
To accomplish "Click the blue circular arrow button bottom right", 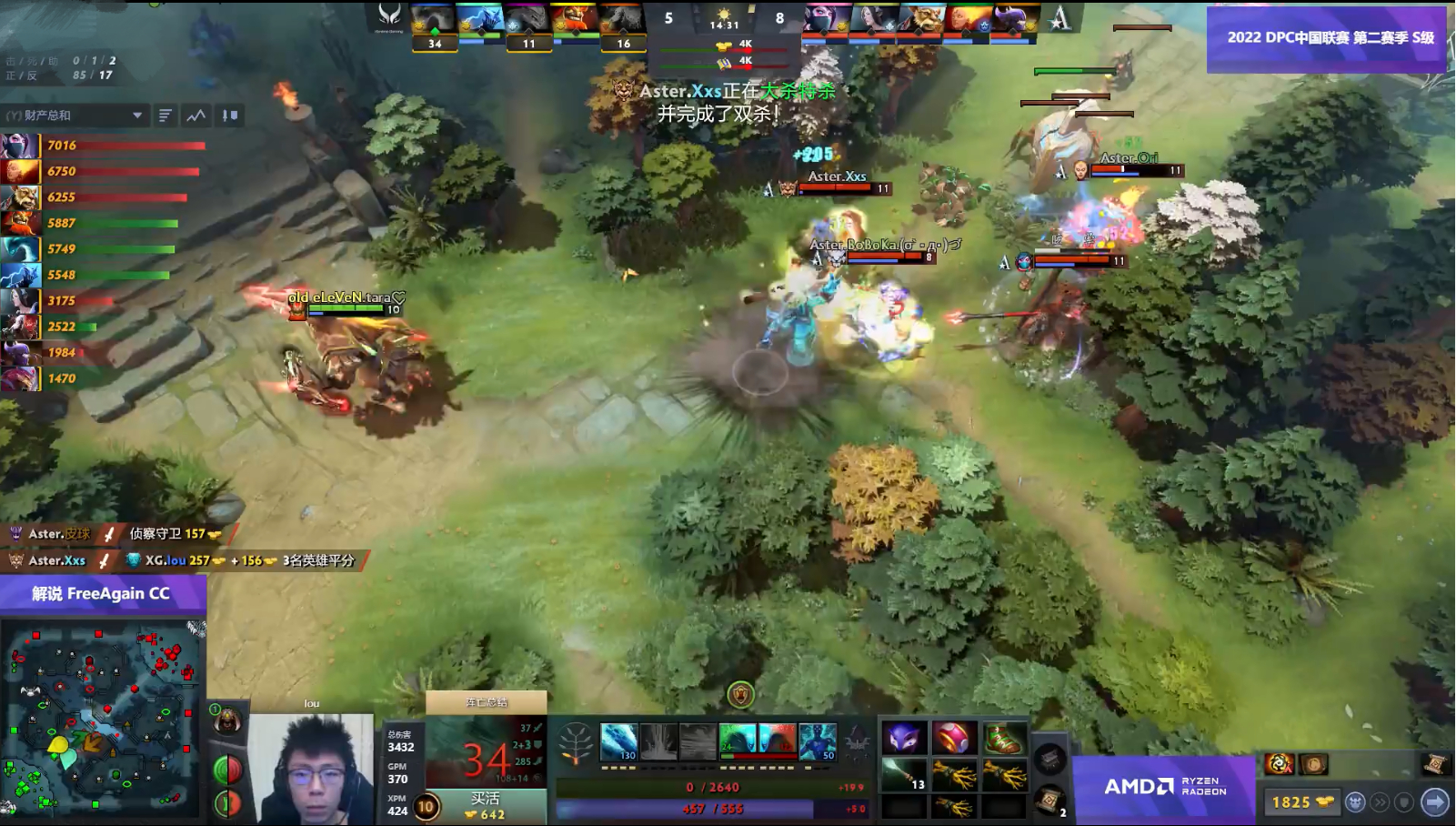I will click(1433, 802).
